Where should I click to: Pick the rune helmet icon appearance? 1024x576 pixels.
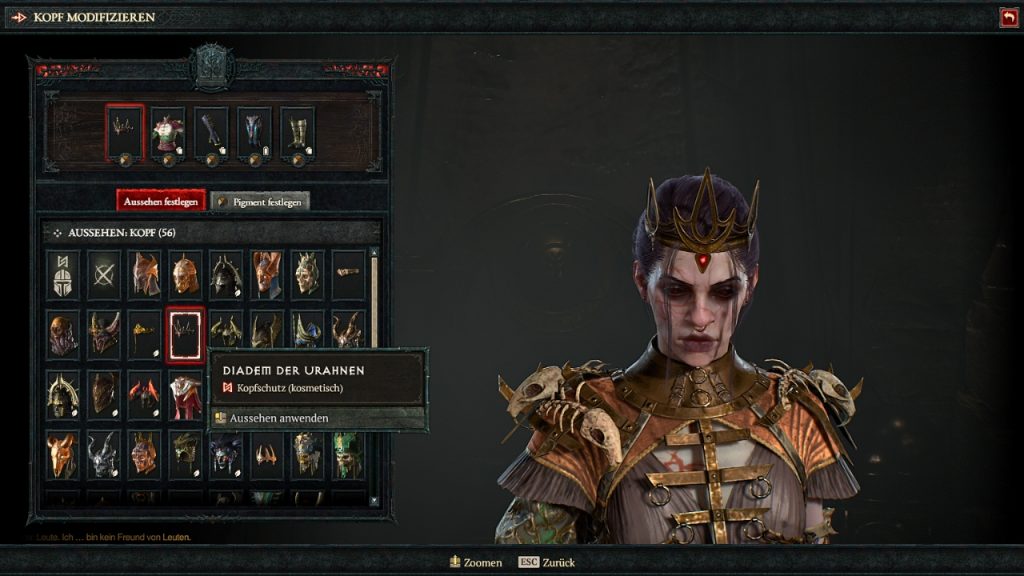point(63,273)
